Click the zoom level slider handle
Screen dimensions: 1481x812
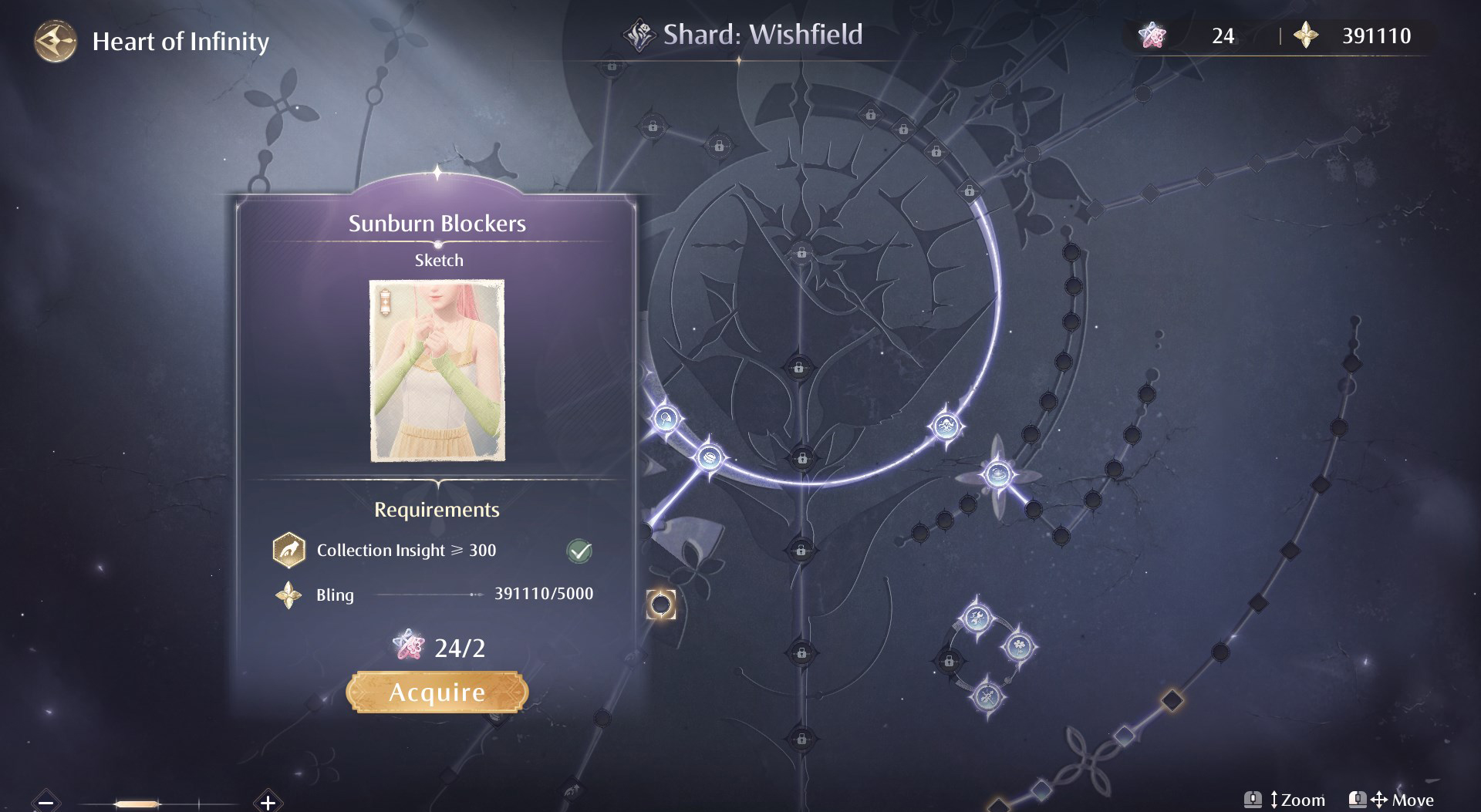click(137, 804)
